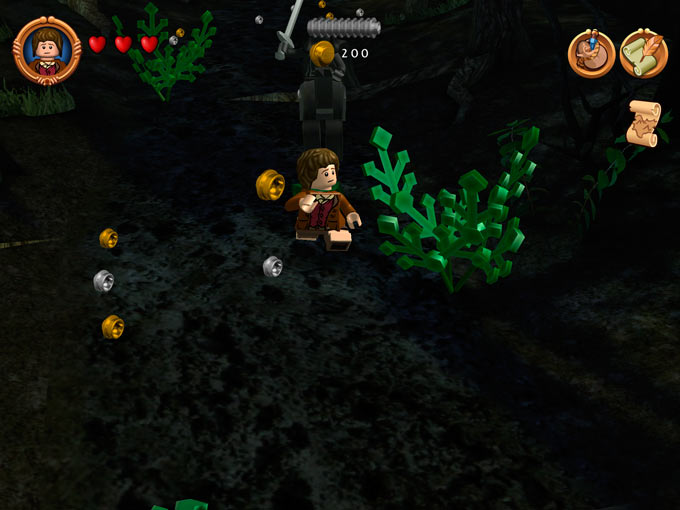
Task: Show the parchment map
Action: [643, 122]
